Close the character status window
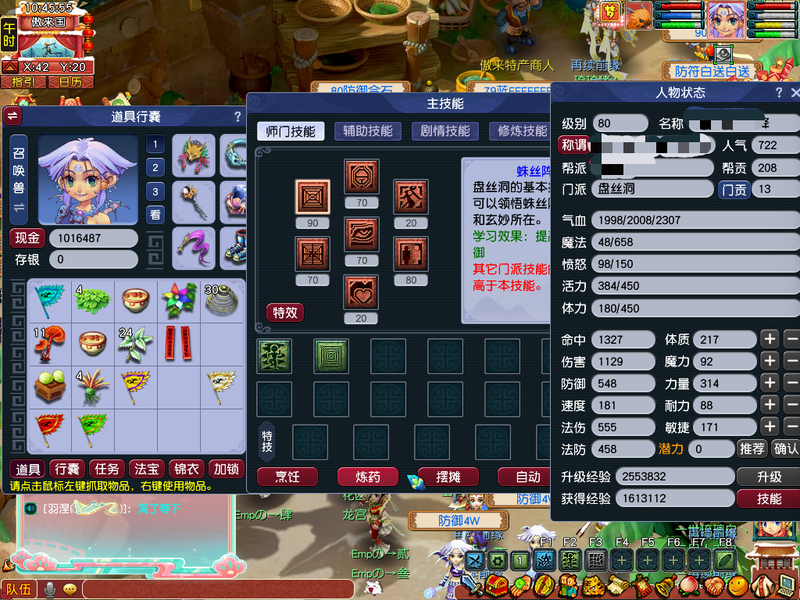The image size is (800, 600). [x=793, y=92]
